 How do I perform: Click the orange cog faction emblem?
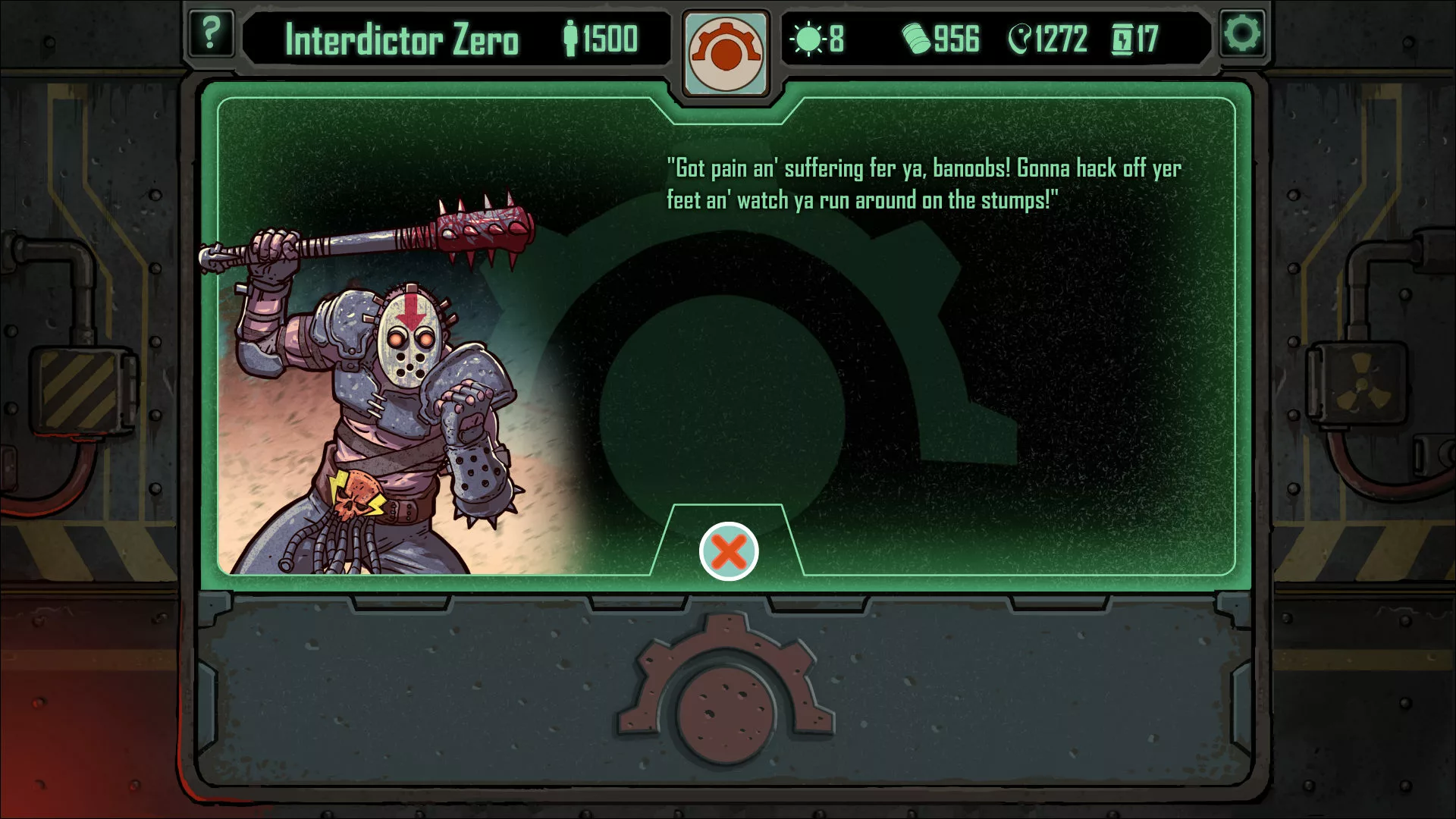coord(726,53)
